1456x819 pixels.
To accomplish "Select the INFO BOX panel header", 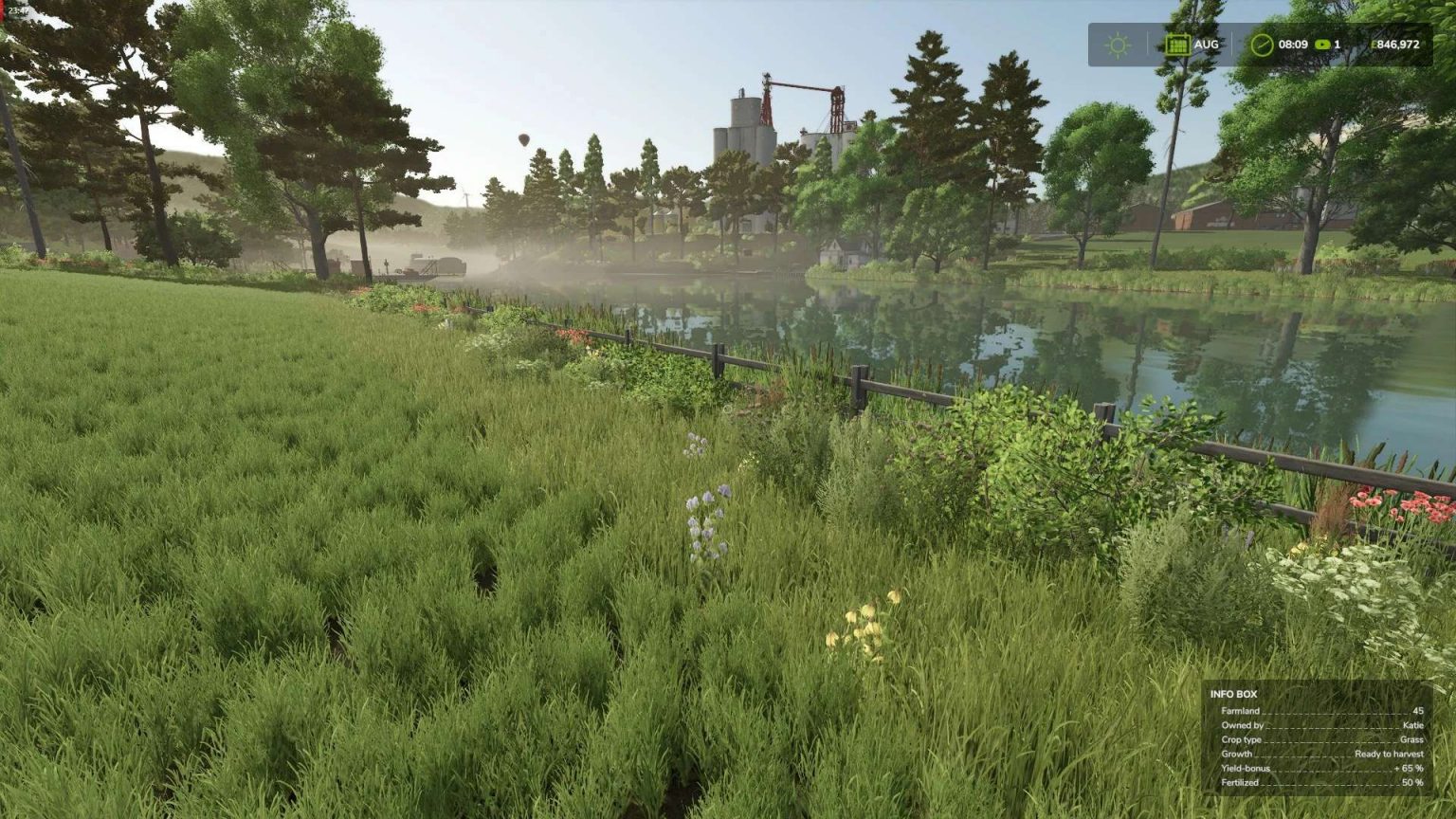I will [1233, 695].
